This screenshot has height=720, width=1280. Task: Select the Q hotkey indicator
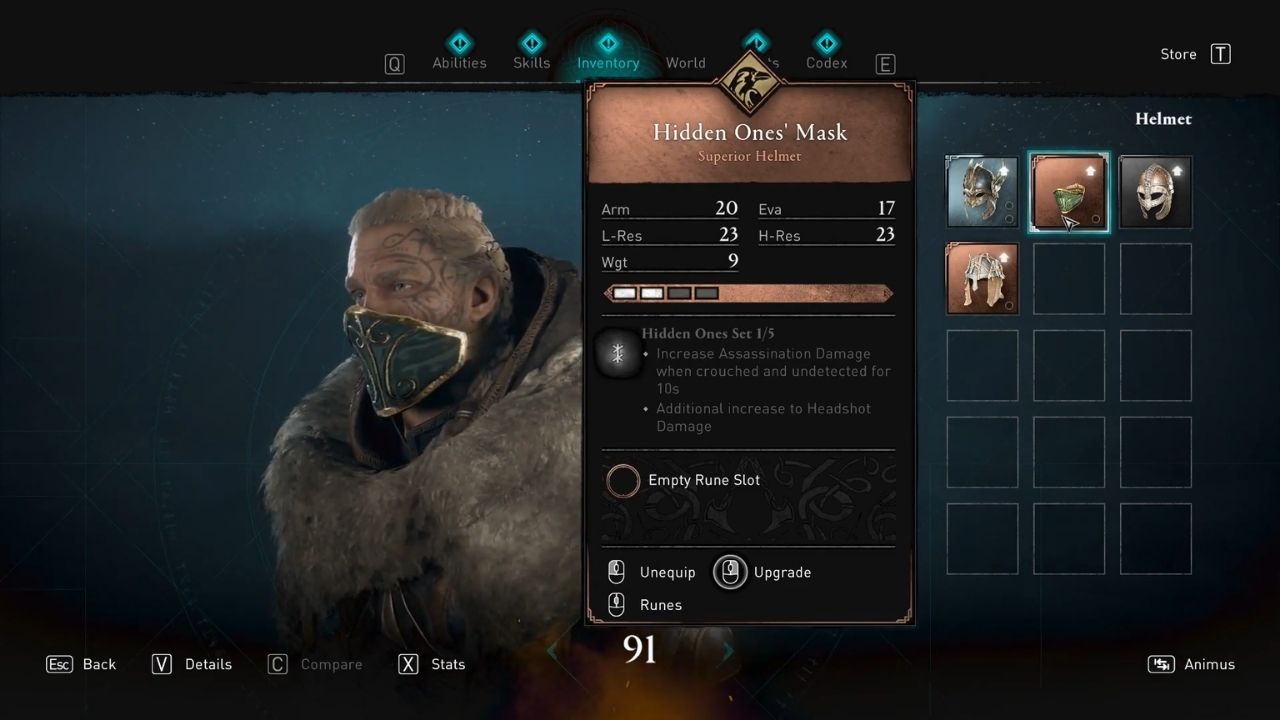point(394,62)
